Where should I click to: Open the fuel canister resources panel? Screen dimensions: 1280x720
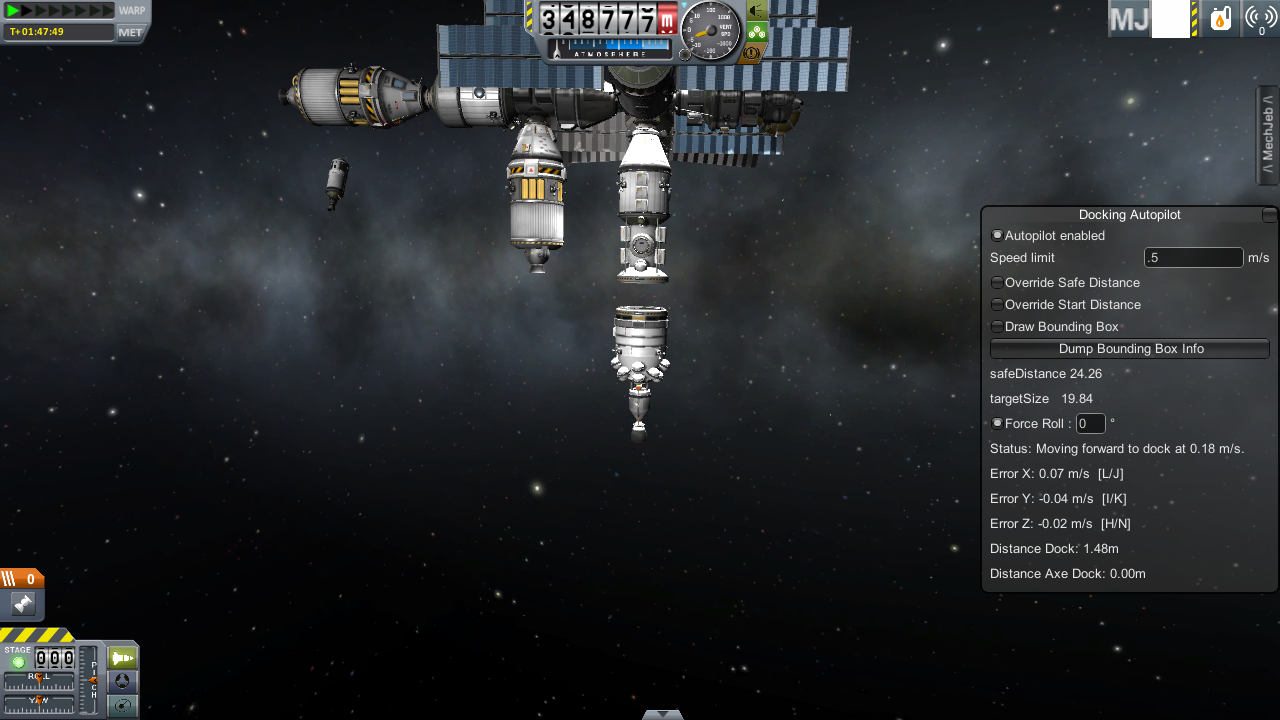tap(1220, 19)
